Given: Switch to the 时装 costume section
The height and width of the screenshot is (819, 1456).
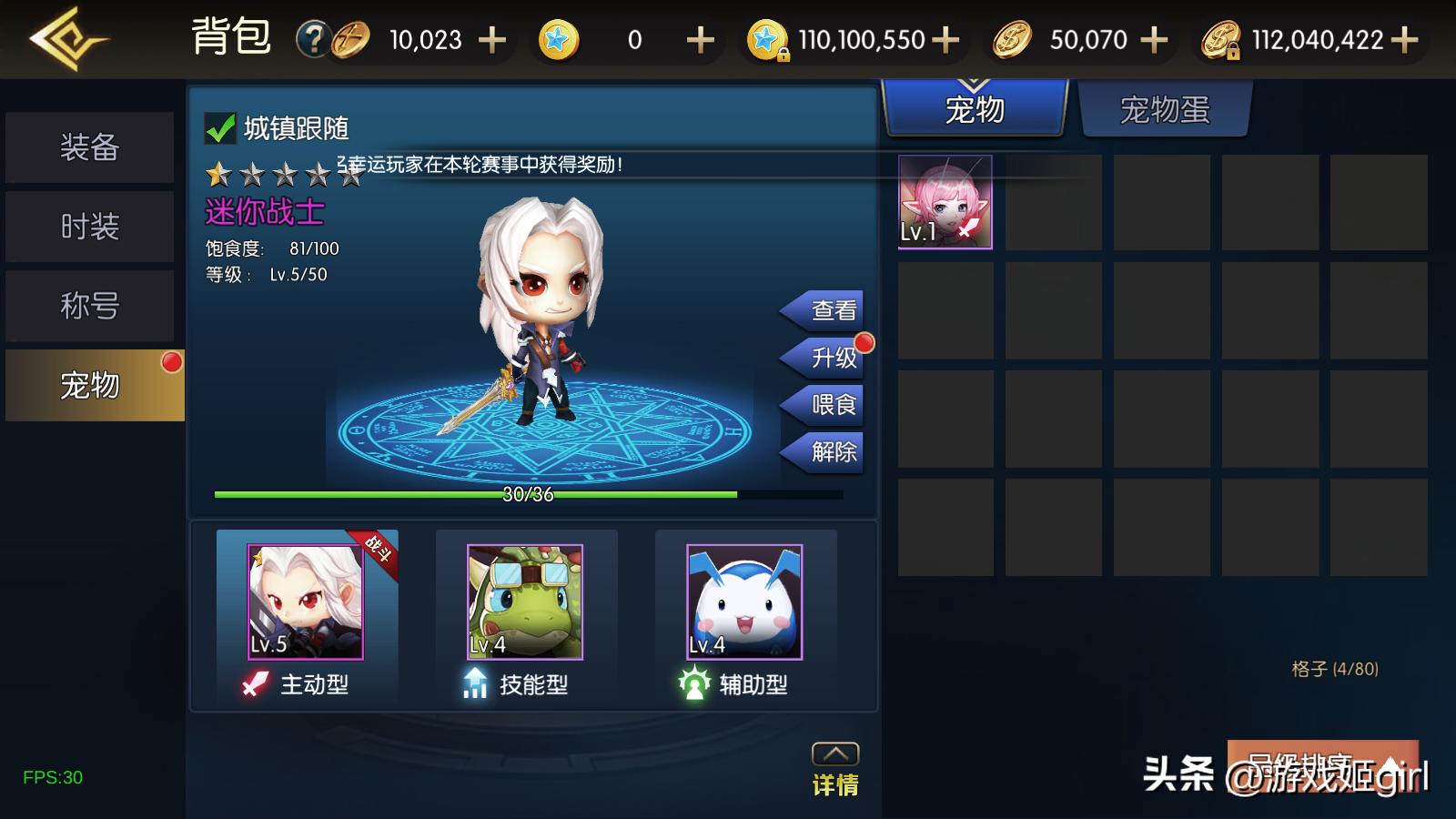Looking at the screenshot, I should click(89, 227).
